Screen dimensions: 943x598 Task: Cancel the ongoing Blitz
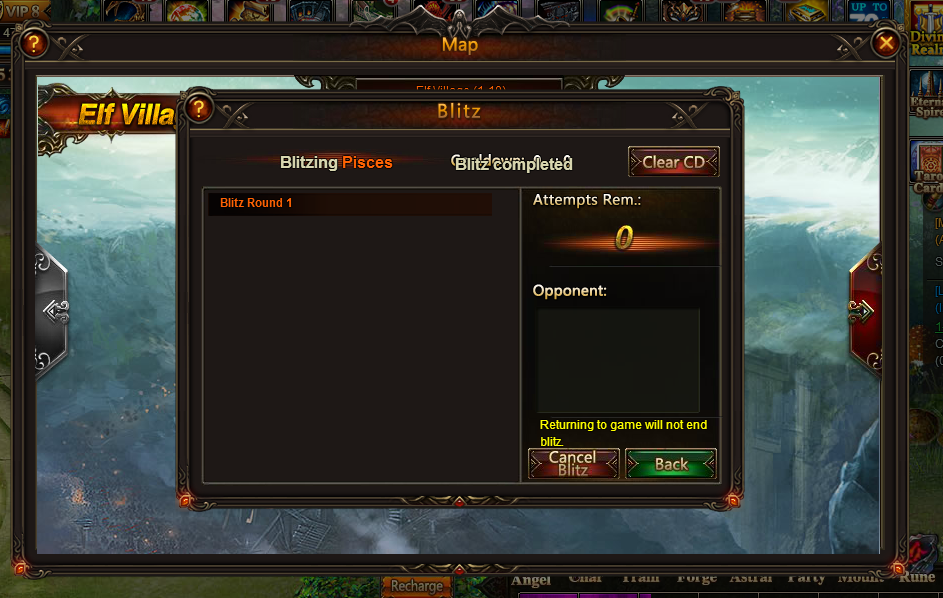[573, 464]
